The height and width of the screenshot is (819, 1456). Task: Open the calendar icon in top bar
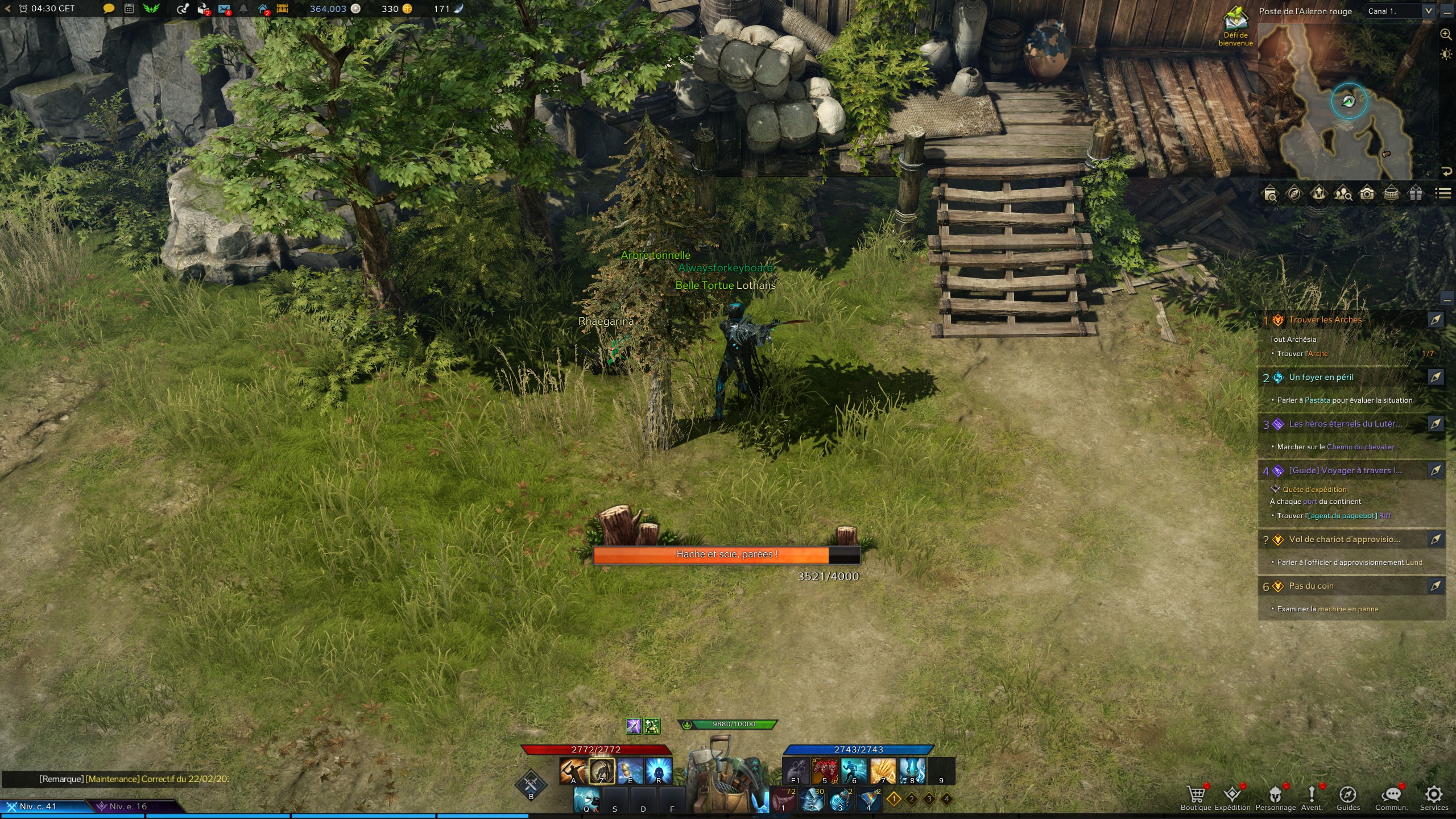pyautogui.click(x=129, y=9)
